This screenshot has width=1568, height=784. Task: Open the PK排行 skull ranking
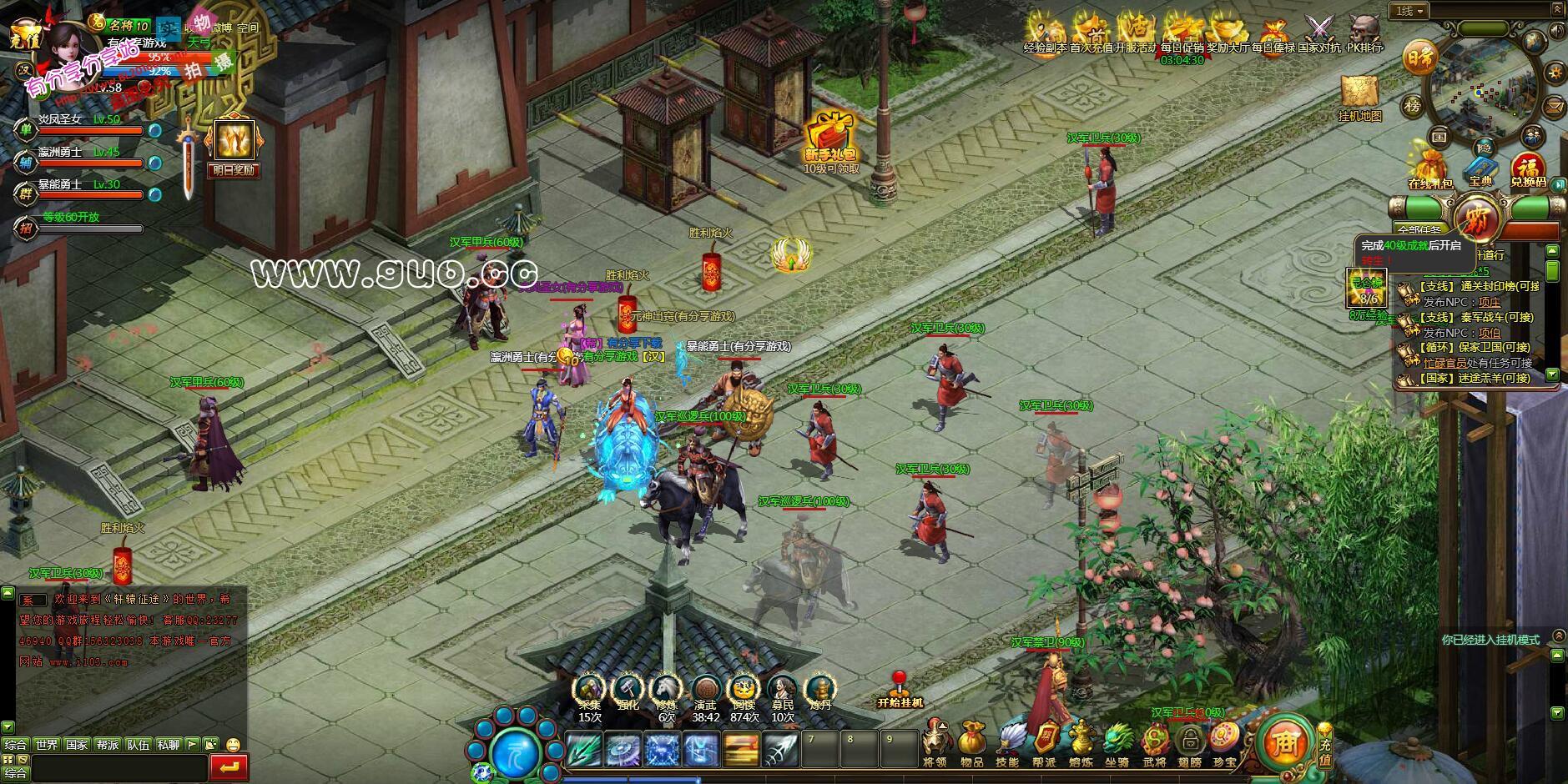(x=1365, y=33)
